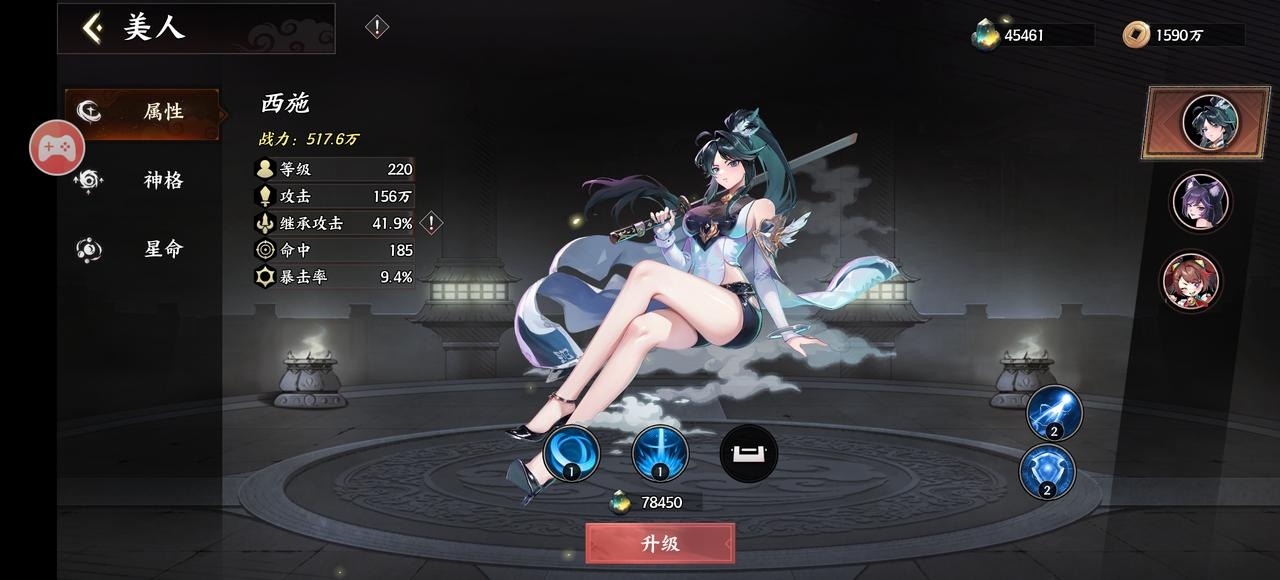Open the 神格 tab
This screenshot has height=580, width=1280.
pyautogui.click(x=142, y=180)
